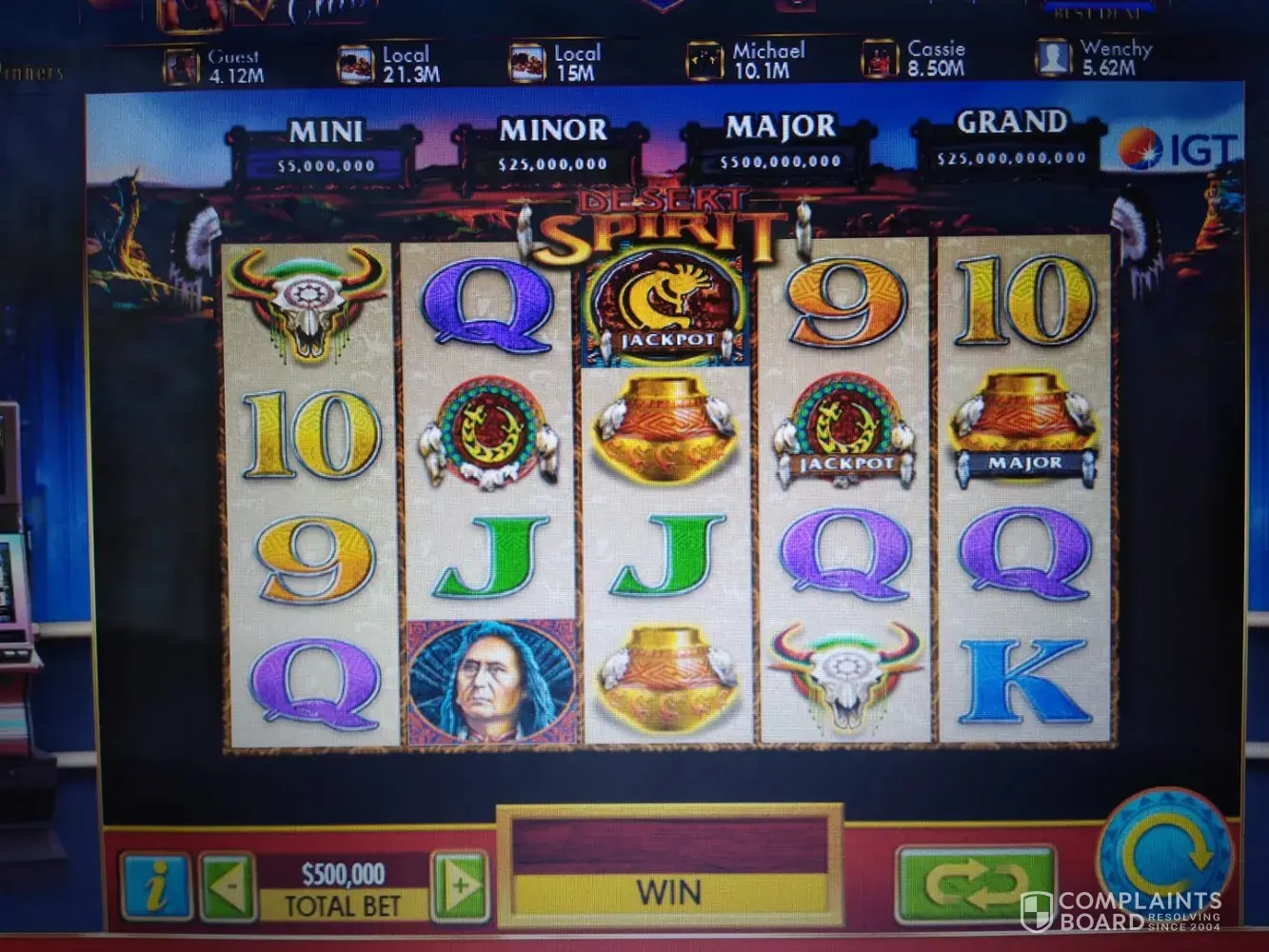Increase total bet with plus arrow
Image resolution: width=1269 pixels, height=952 pixels.
(x=460, y=886)
